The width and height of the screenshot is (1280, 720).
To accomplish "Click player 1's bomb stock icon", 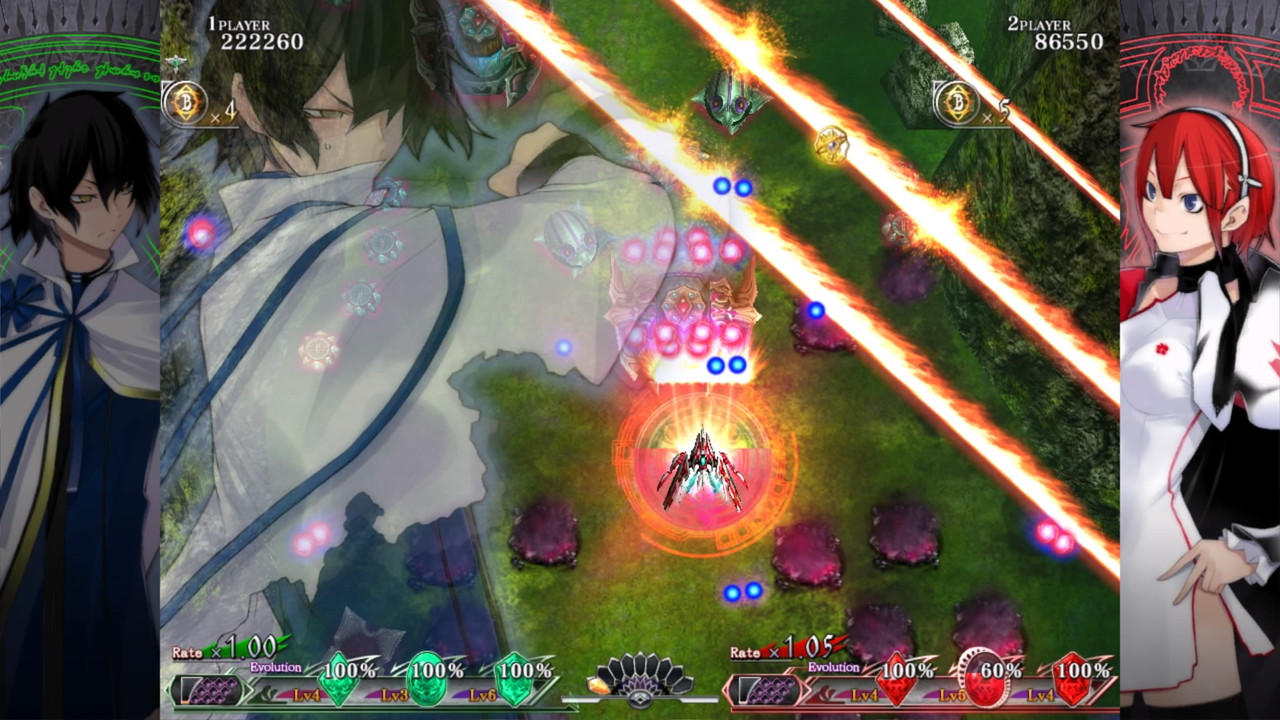I will [186, 103].
